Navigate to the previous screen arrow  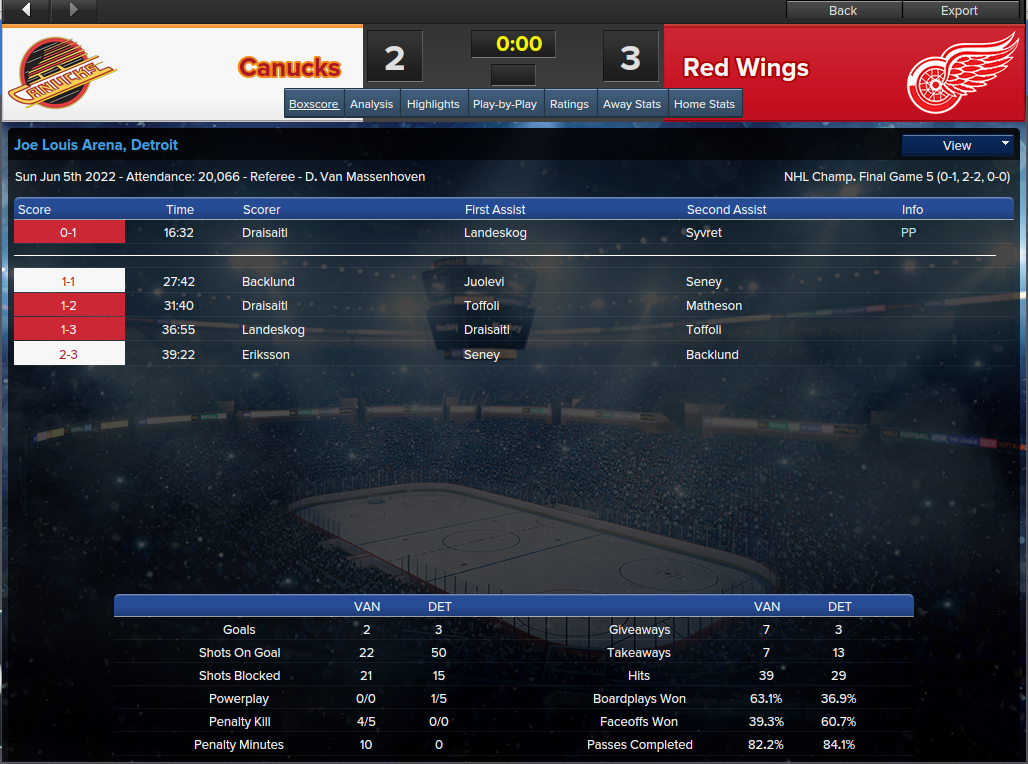pos(26,10)
